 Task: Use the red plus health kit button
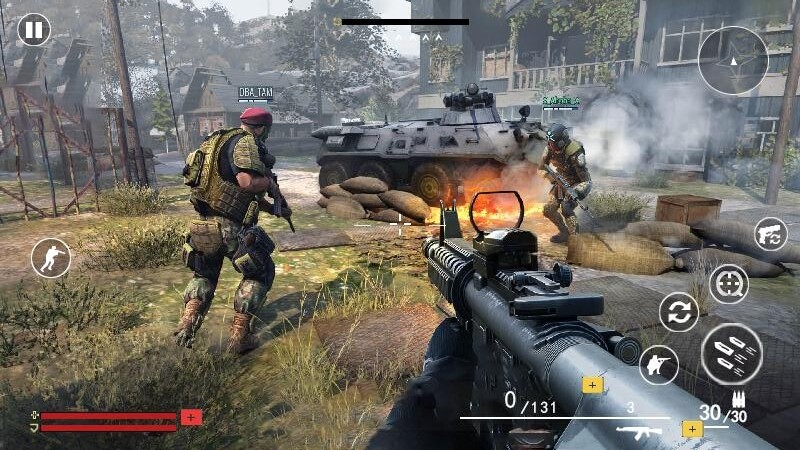[x=191, y=417]
